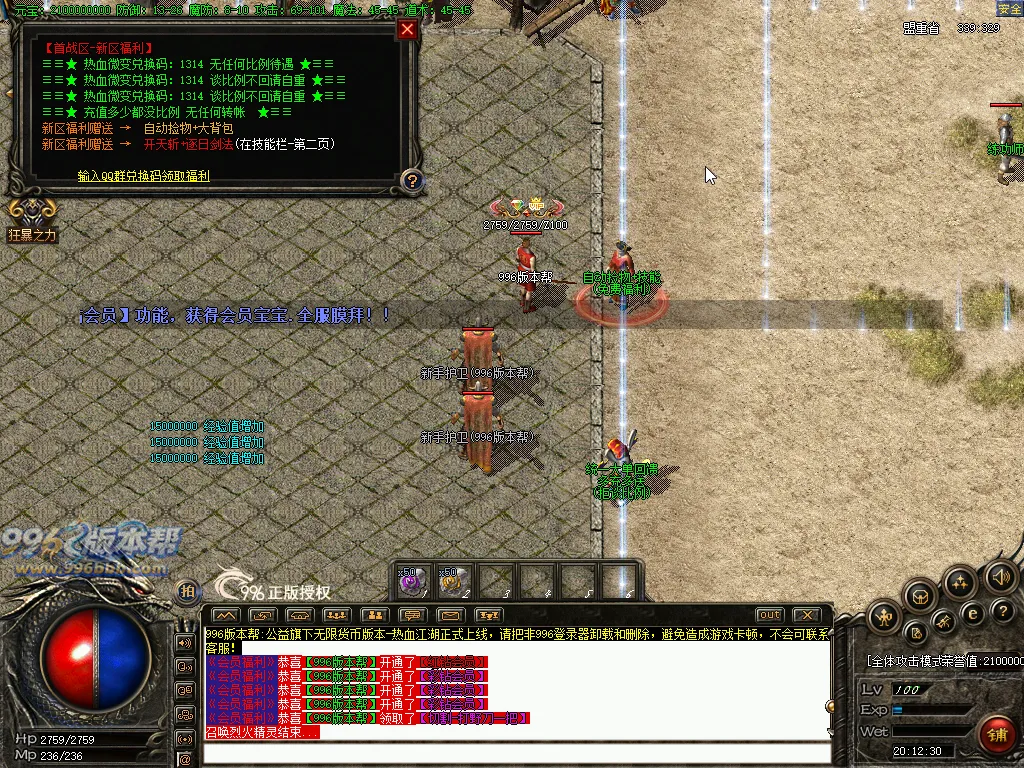Open the character equipment round button
This screenshot has height=768, width=1024.
click(x=883, y=618)
